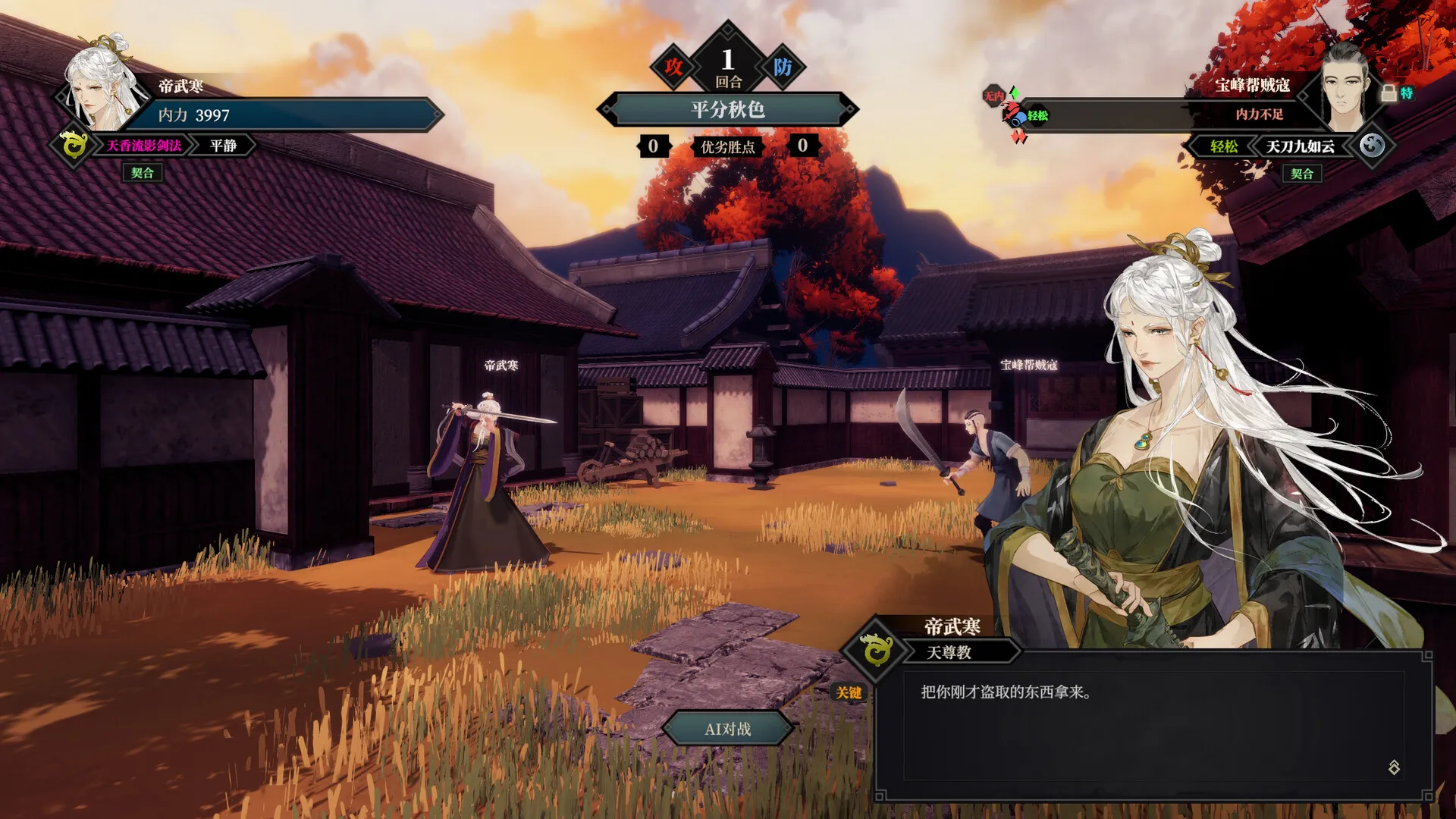Viewport: 1456px width, 819px height.
Task: Click the 契合 tag under the enemy
Action: pos(1302,174)
